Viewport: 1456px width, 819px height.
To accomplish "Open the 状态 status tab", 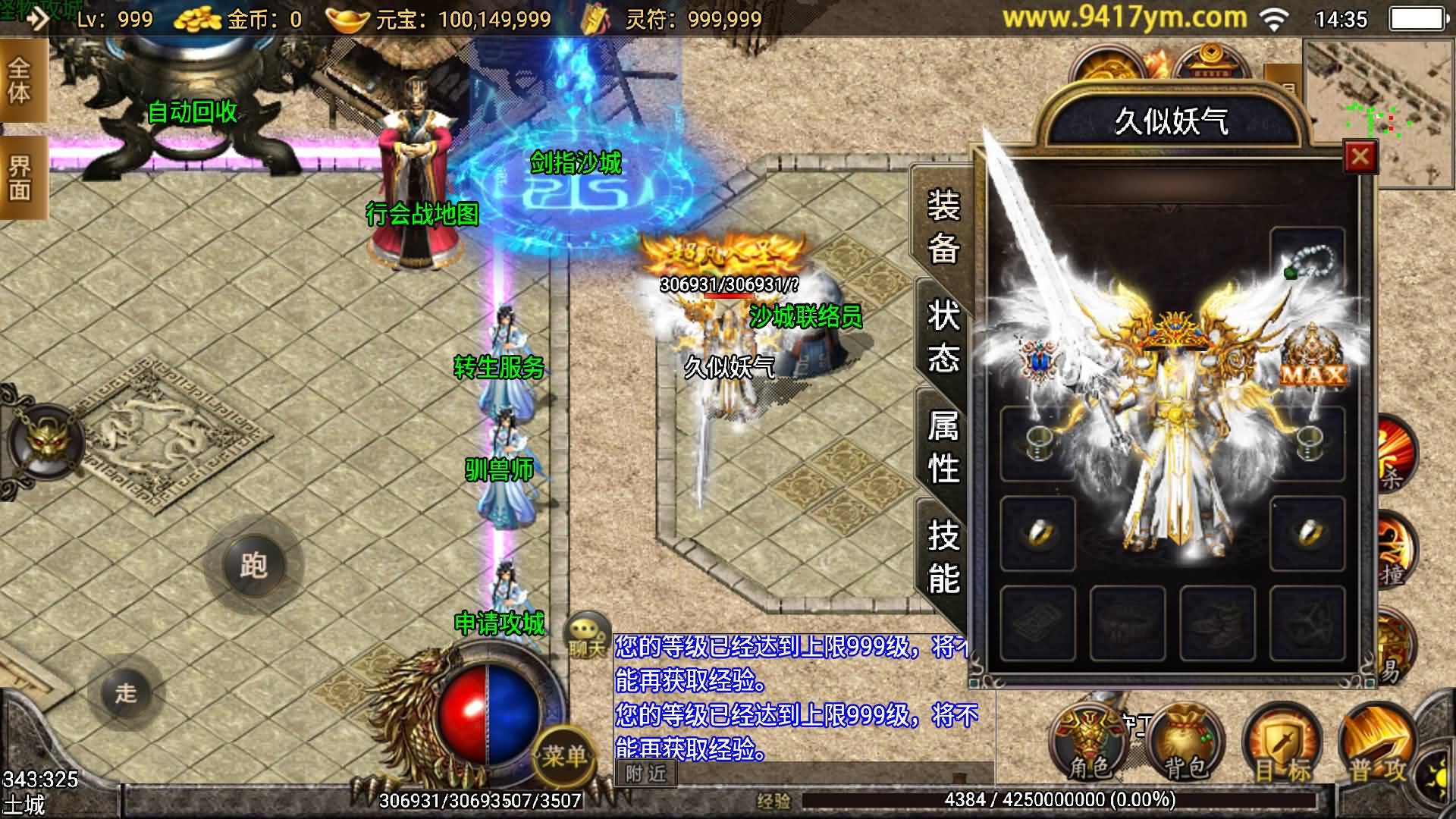I will click(x=943, y=336).
